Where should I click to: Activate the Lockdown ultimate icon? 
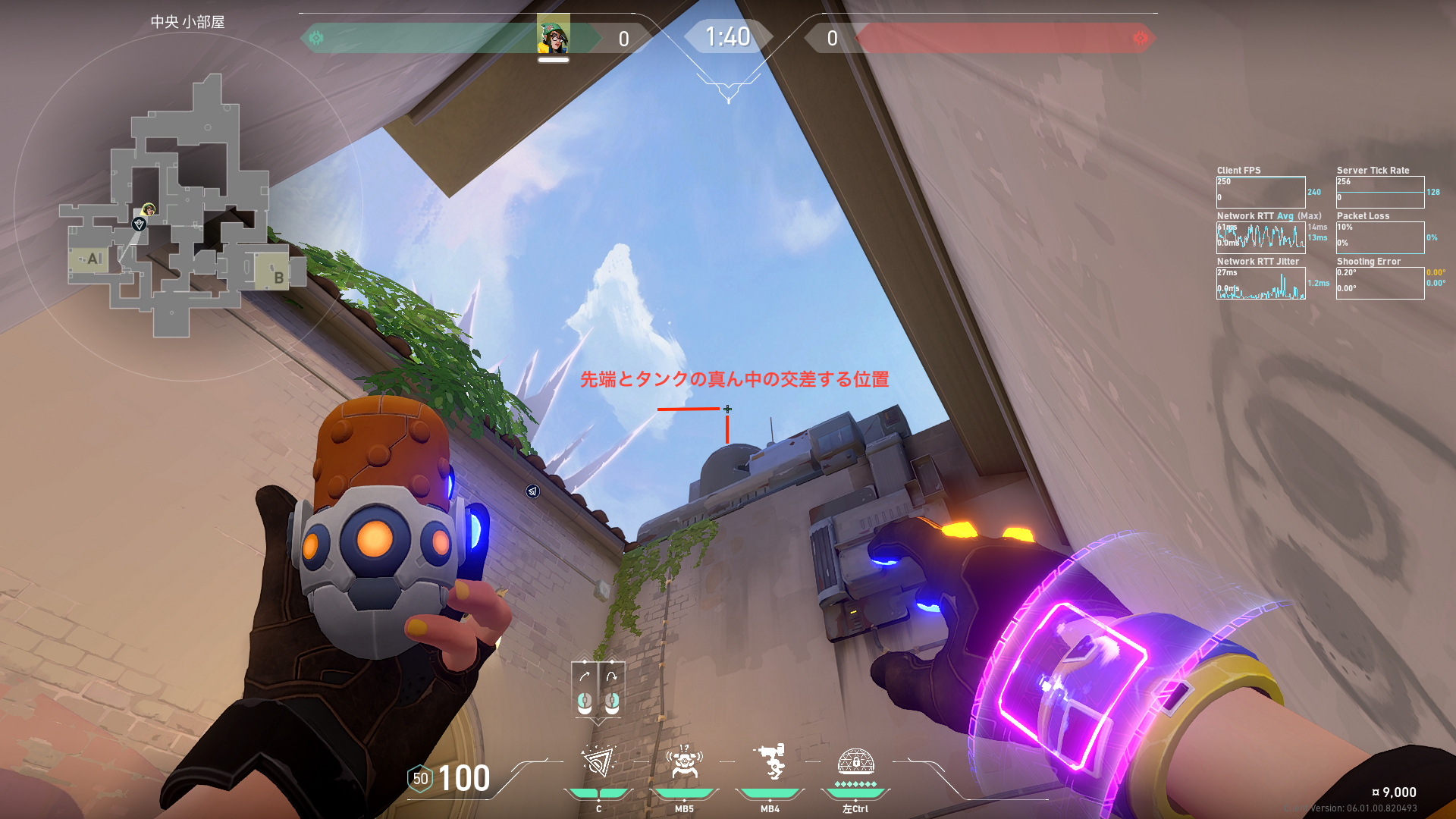(x=855, y=761)
